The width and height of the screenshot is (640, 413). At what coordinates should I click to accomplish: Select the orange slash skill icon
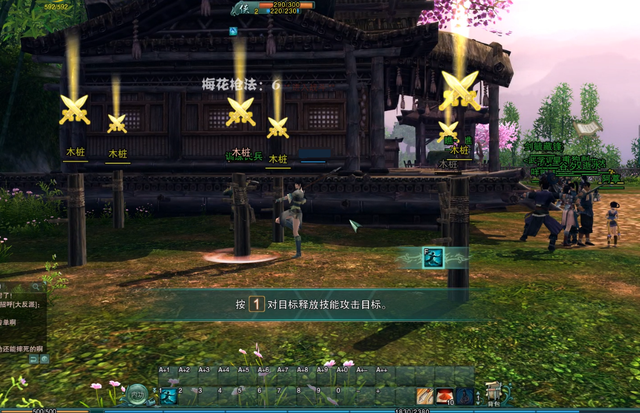pos(425,395)
